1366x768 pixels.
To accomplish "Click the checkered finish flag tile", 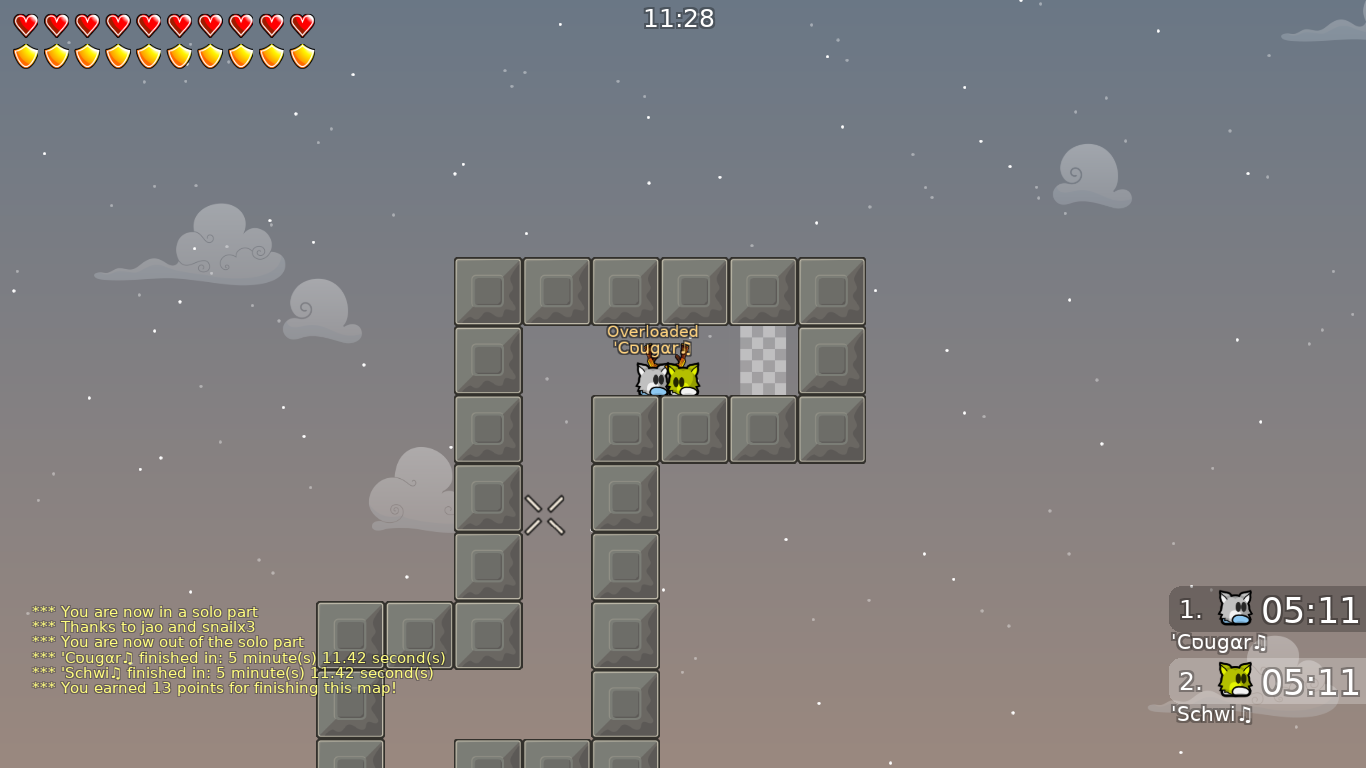I will [x=763, y=361].
